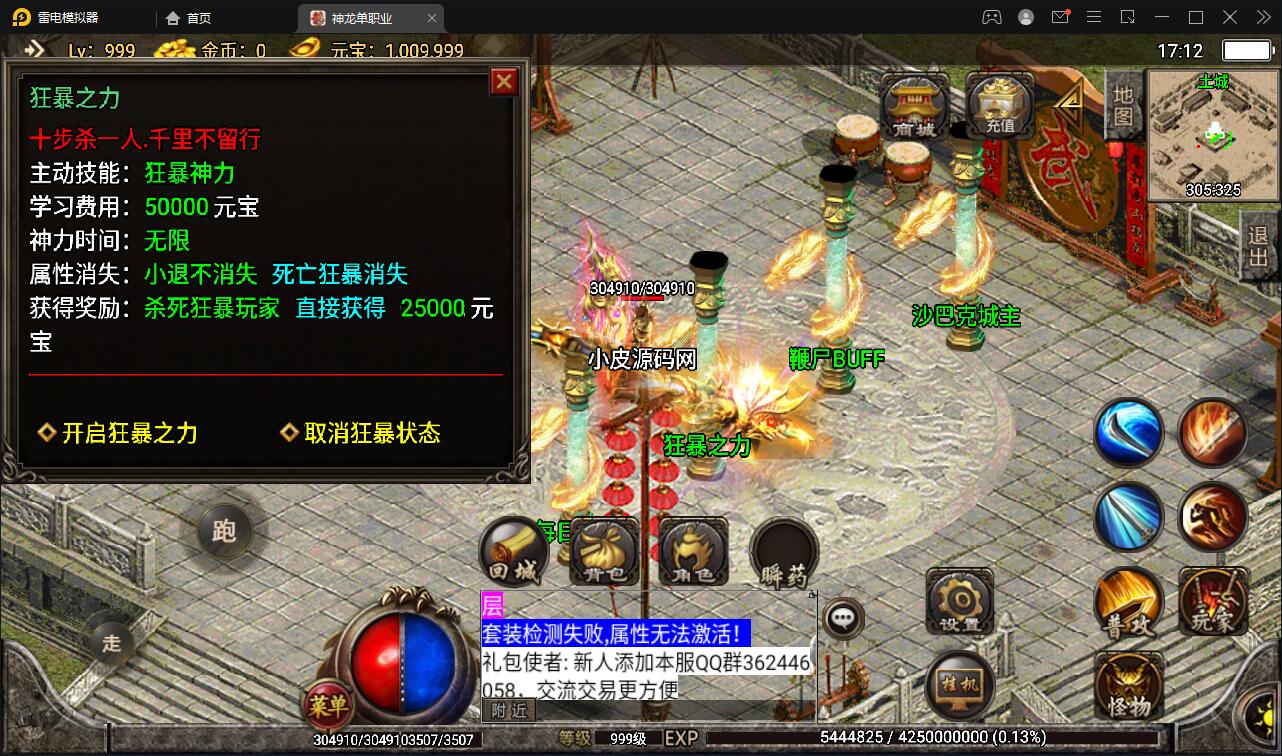Toggle the chat emoji speech bubble
The image size is (1282, 756).
point(843,617)
